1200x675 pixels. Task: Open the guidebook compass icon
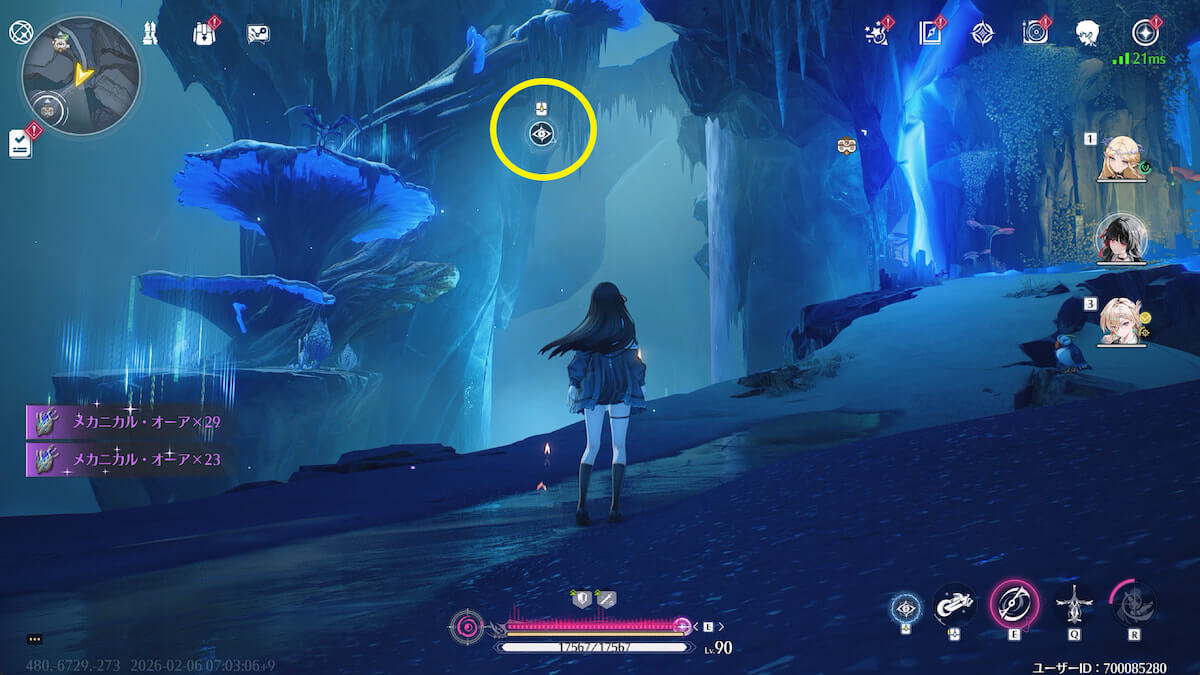pos(931,33)
